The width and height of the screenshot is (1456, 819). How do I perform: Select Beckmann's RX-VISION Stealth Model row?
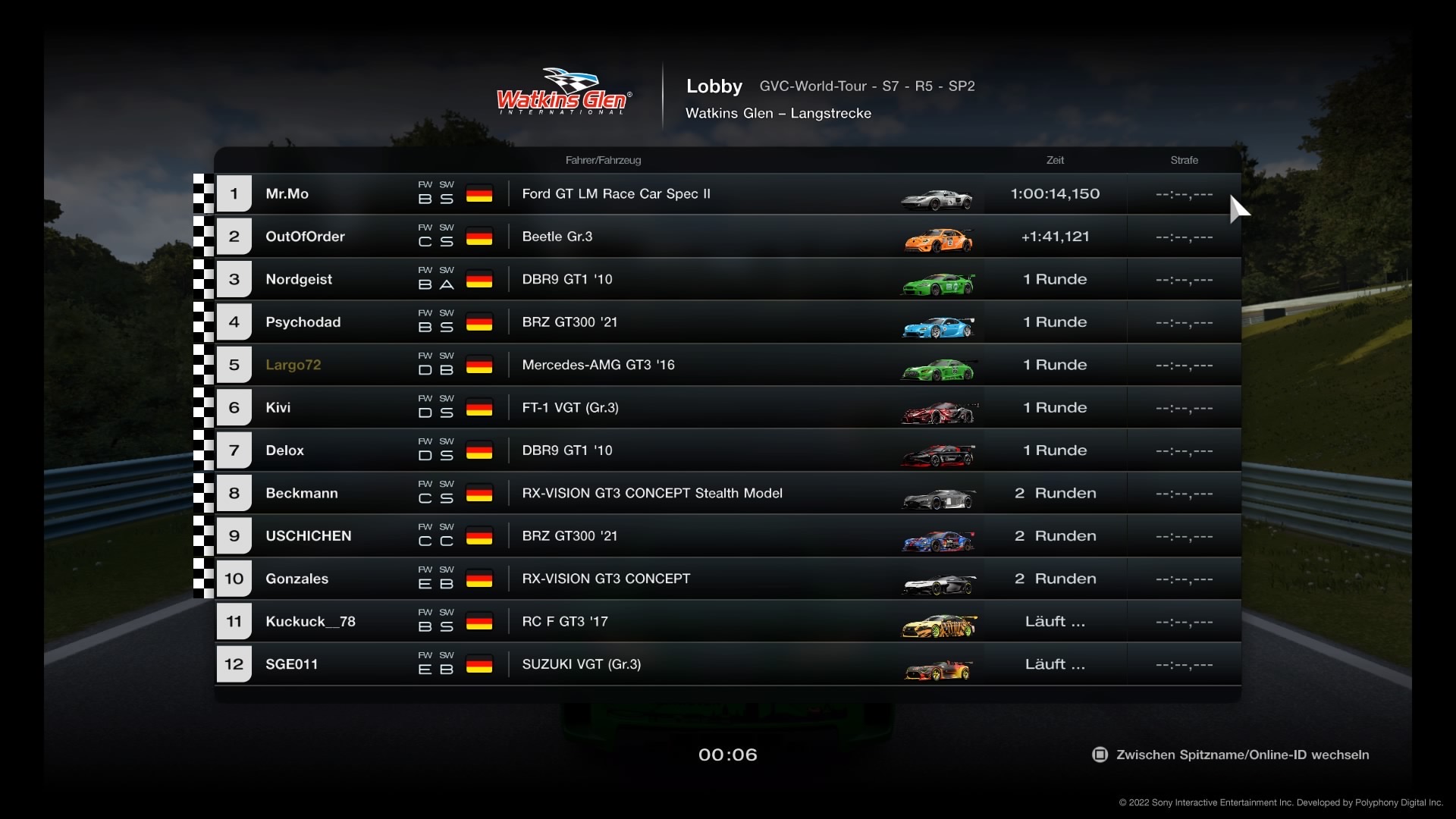[728, 494]
